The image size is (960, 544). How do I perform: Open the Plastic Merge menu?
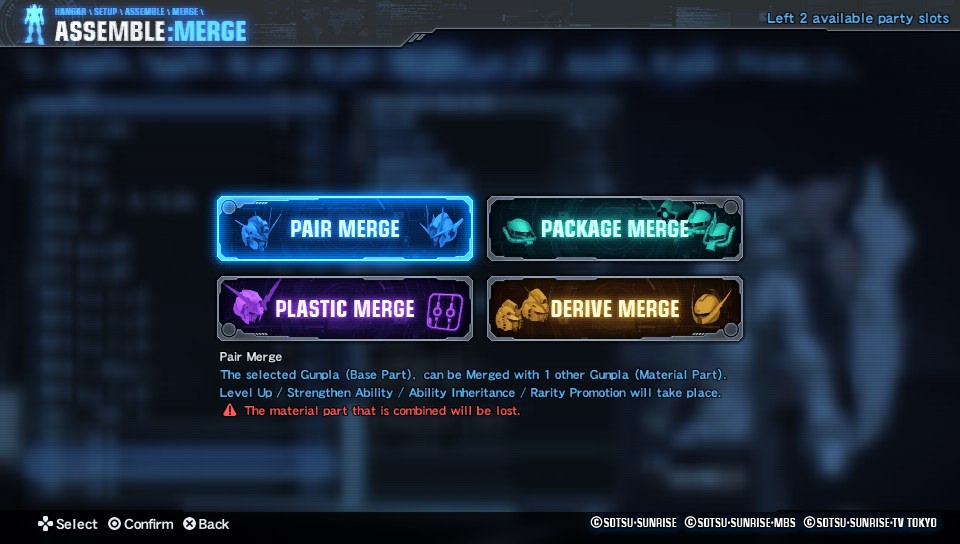345,309
